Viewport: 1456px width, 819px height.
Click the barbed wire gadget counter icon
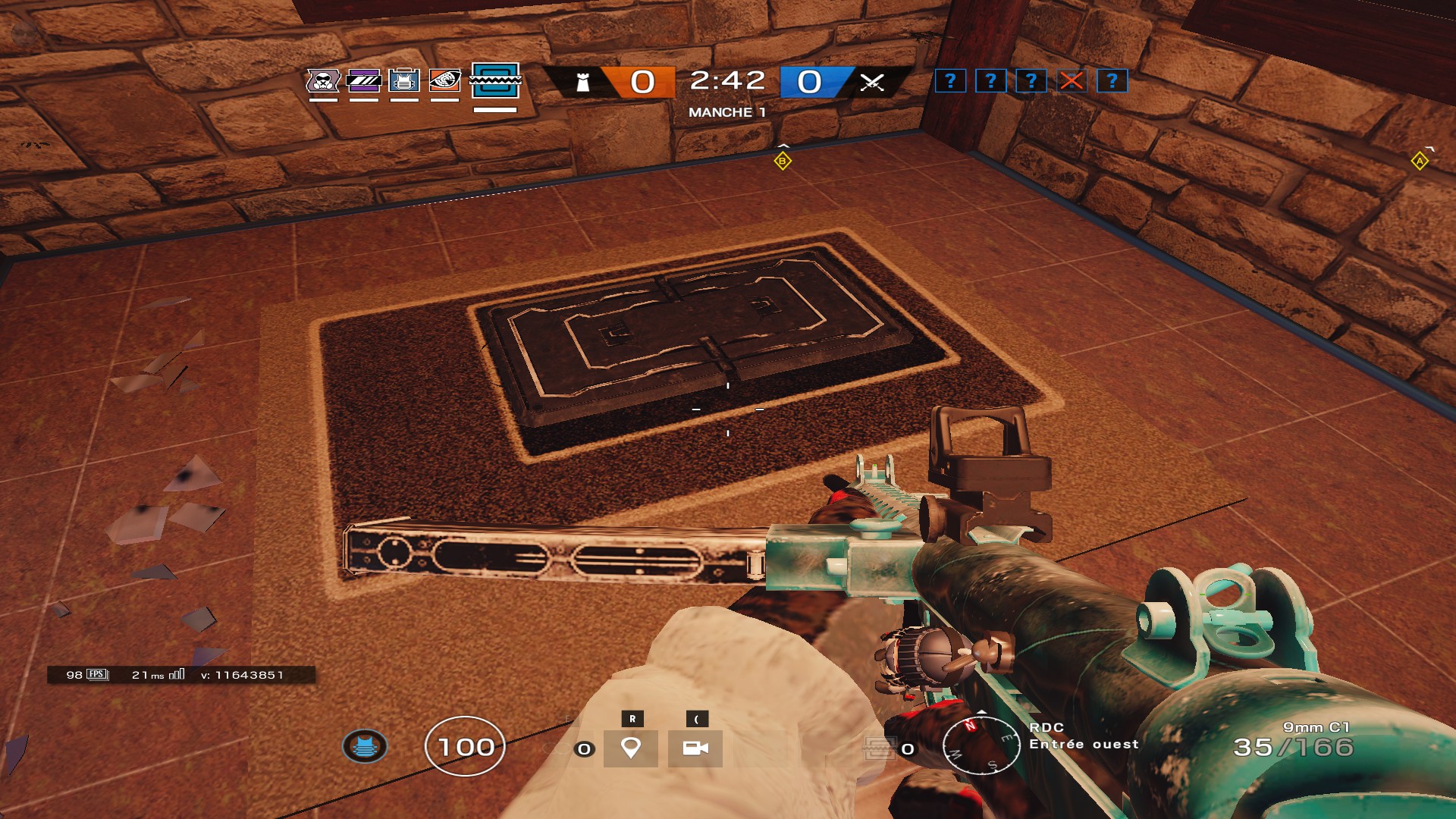878,749
